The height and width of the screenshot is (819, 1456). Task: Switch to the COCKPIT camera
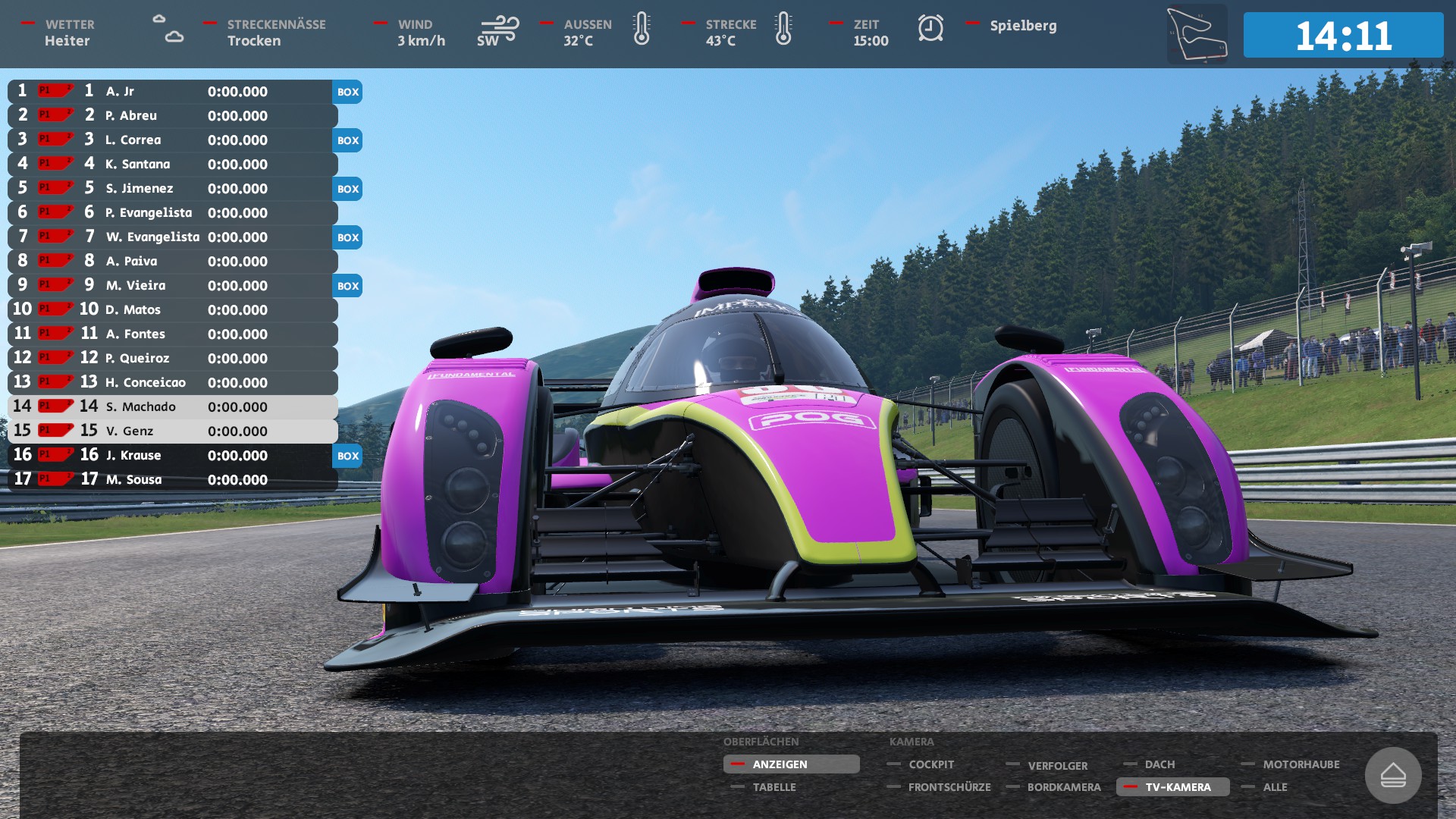coord(930,764)
